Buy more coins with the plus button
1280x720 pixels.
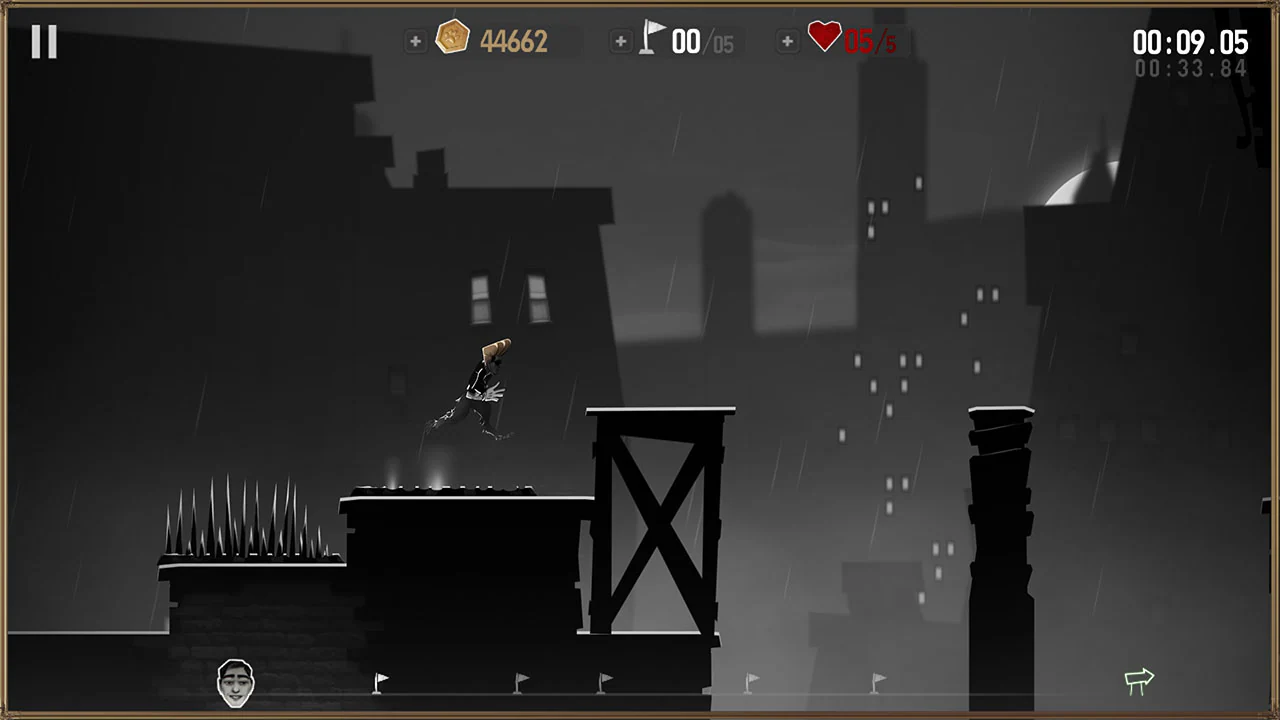tap(415, 41)
